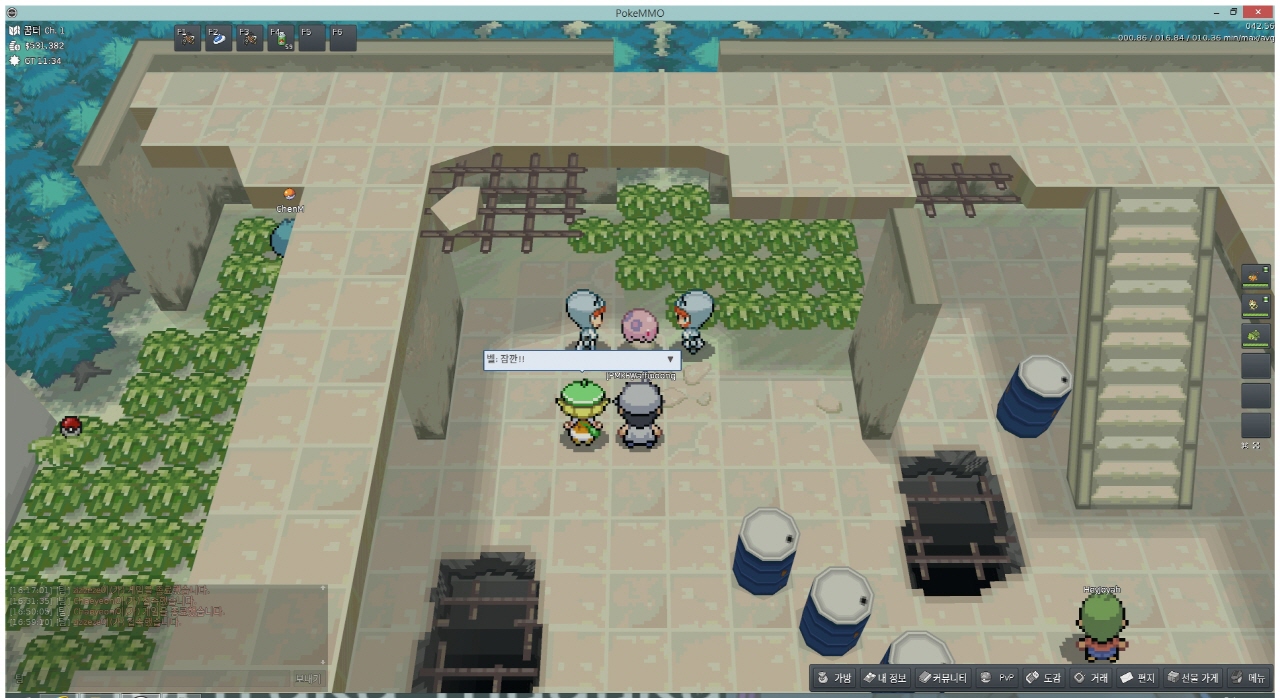Select the orange Pokémon in the first party slot
The height and width of the screenshot is (698, 1280).
coord(1255,275)
